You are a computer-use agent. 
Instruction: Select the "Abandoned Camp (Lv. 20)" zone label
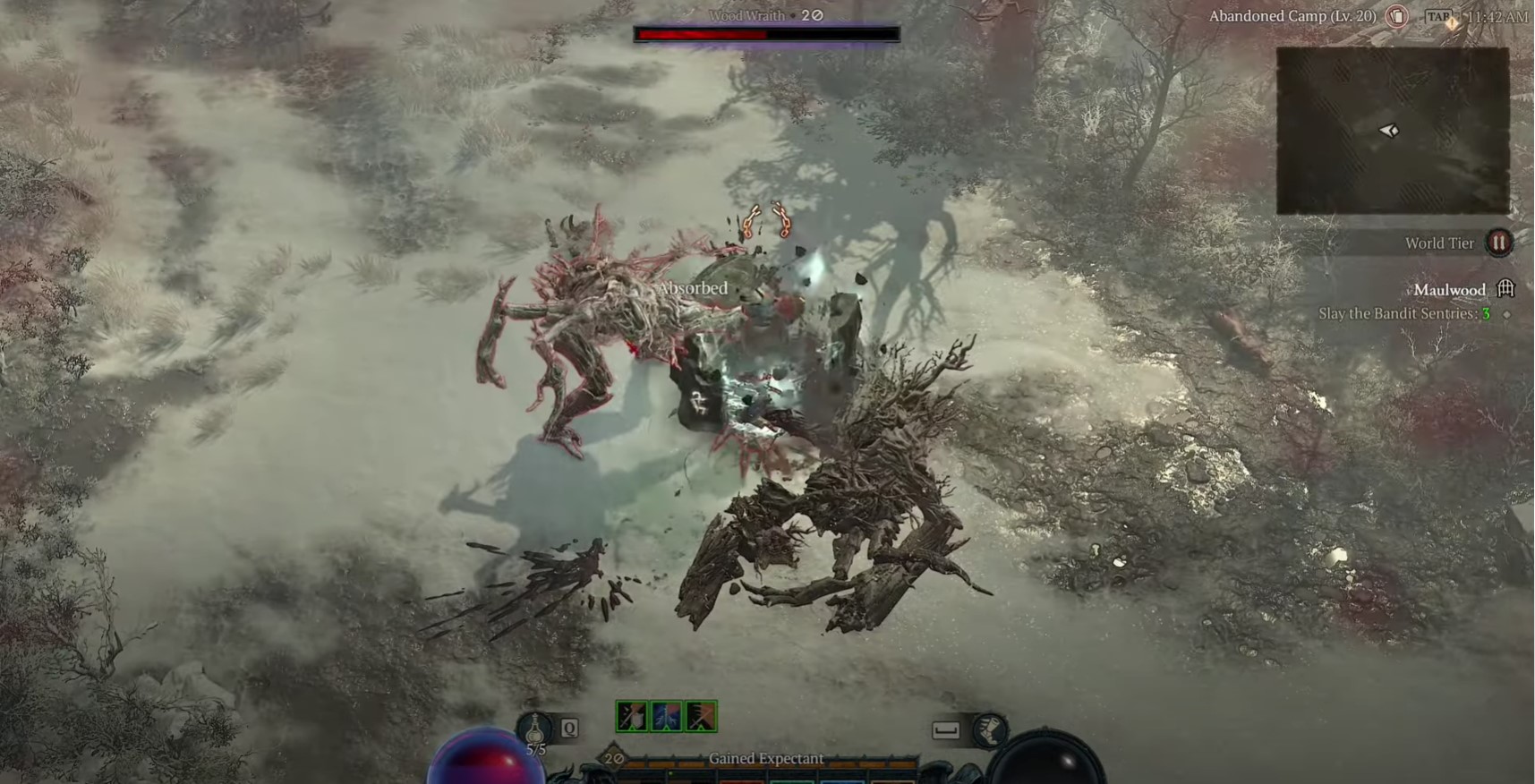pyautogui.click(x=1292, y=16)
